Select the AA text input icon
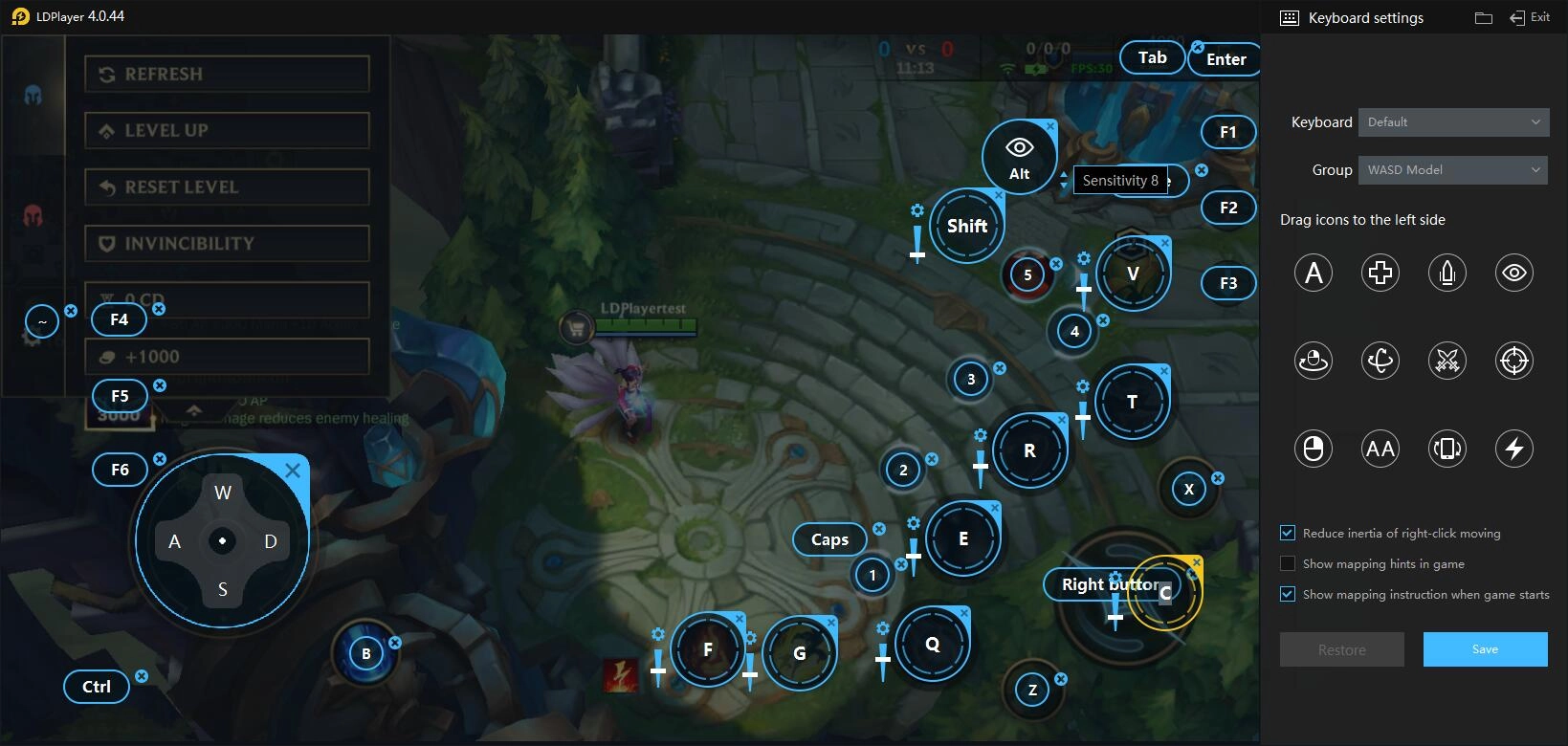Screen dimensions: 1568x746 [x=1380, y=448]
